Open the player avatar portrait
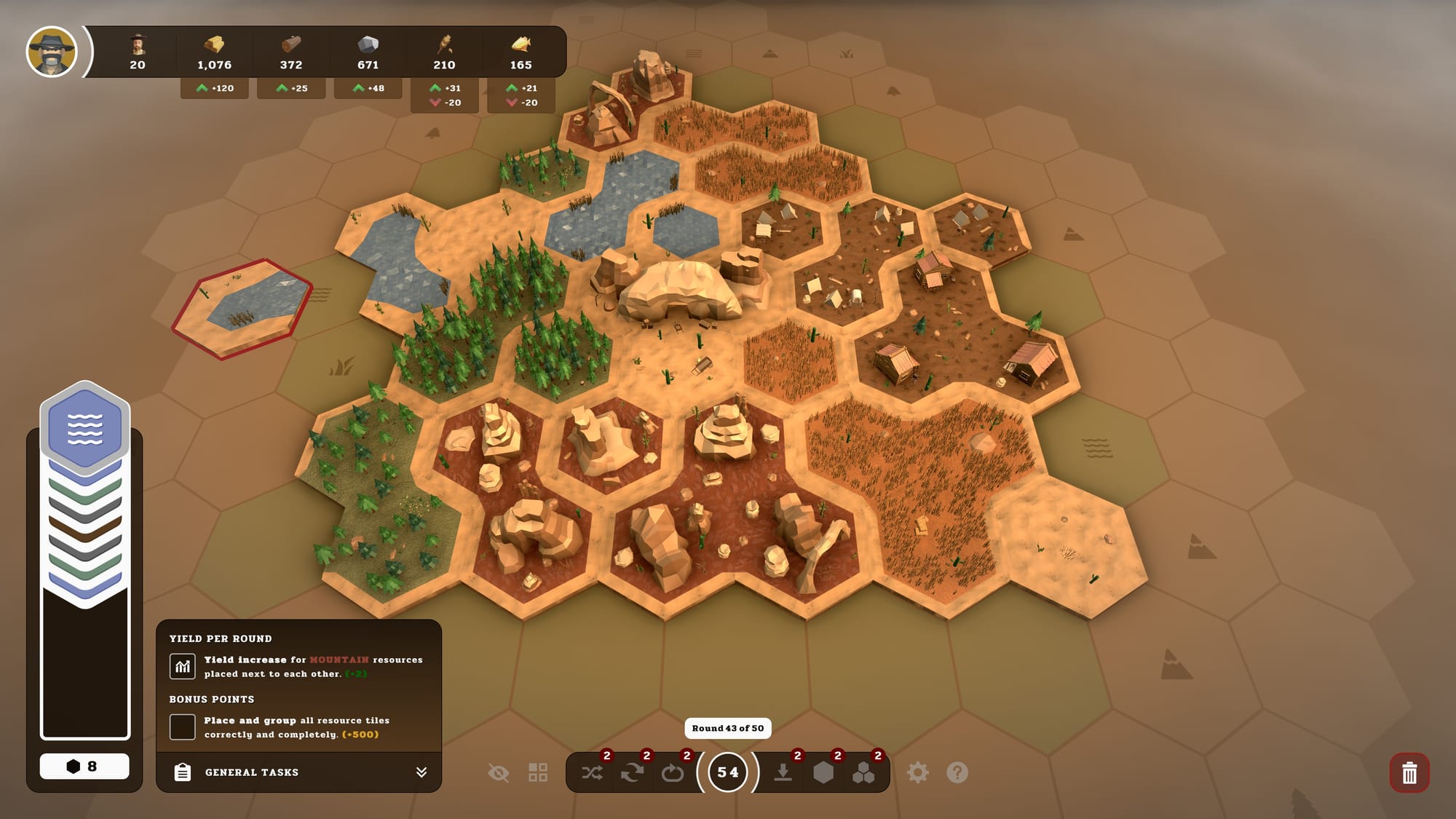Screen dimensions: 1456x819 [x=51, y=52]
